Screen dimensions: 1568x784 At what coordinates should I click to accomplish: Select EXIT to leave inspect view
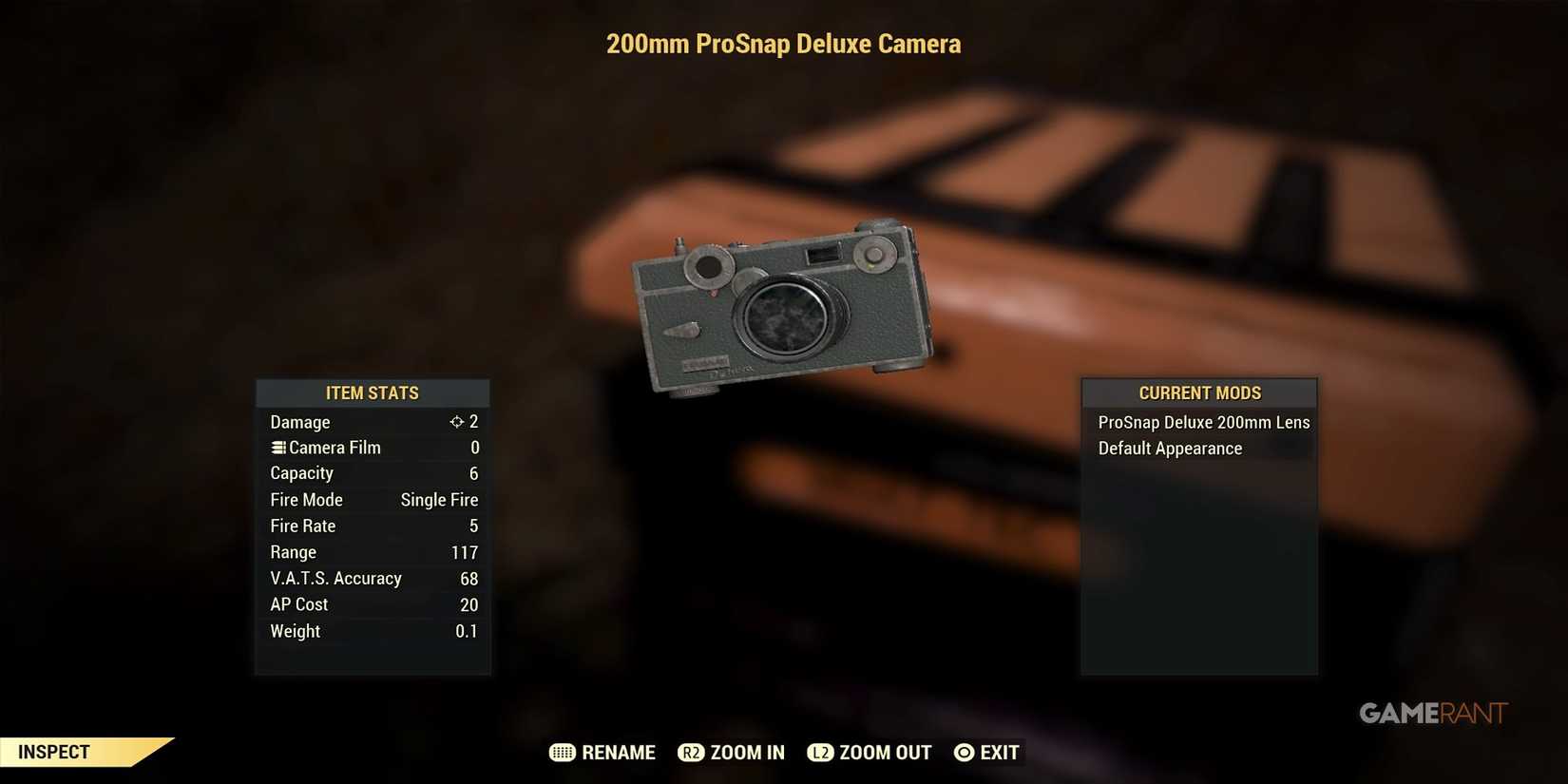(x=997, y=752)
